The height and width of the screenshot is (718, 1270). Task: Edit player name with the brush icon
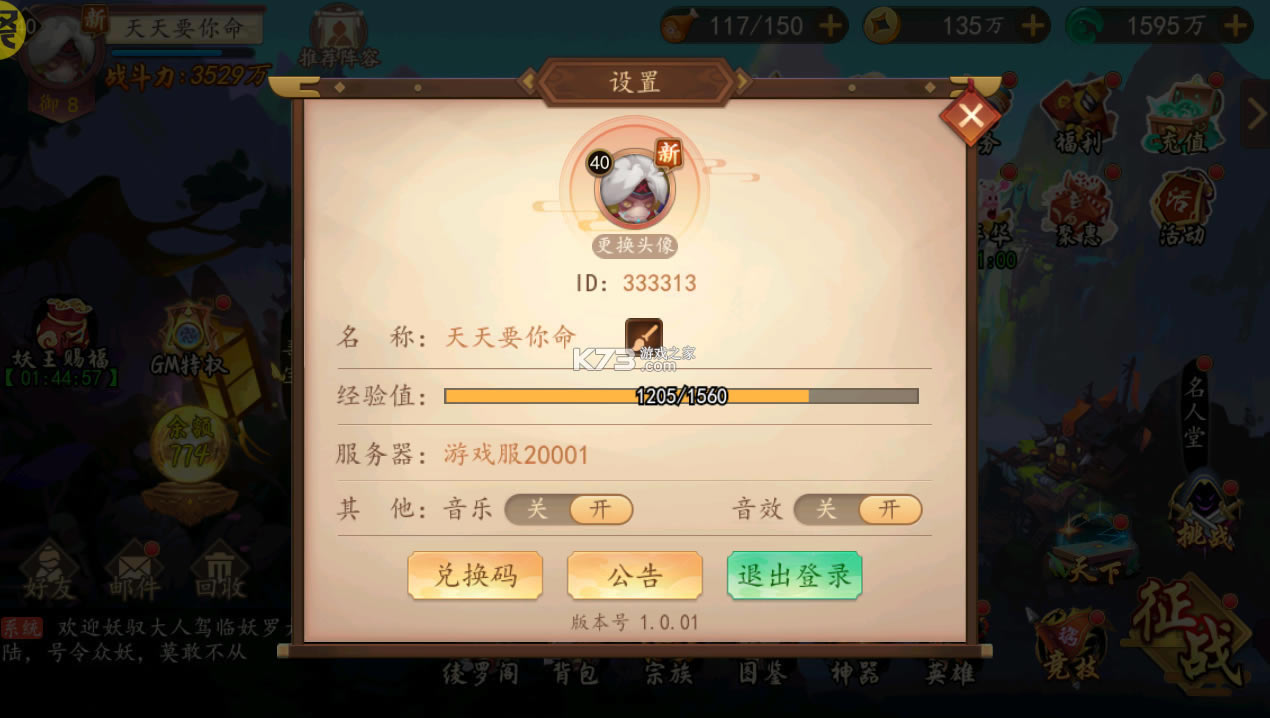[644, 336]
